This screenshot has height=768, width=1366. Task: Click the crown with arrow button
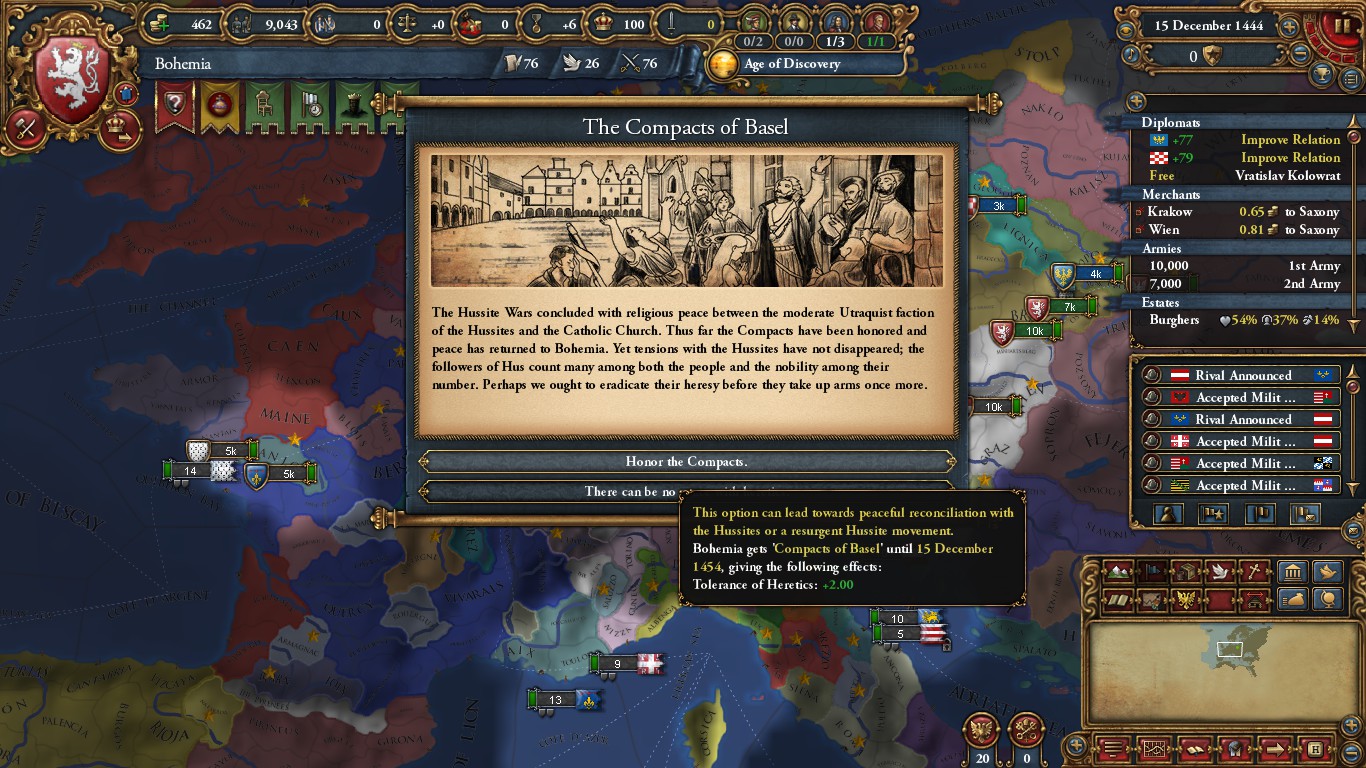click(120, 129)
